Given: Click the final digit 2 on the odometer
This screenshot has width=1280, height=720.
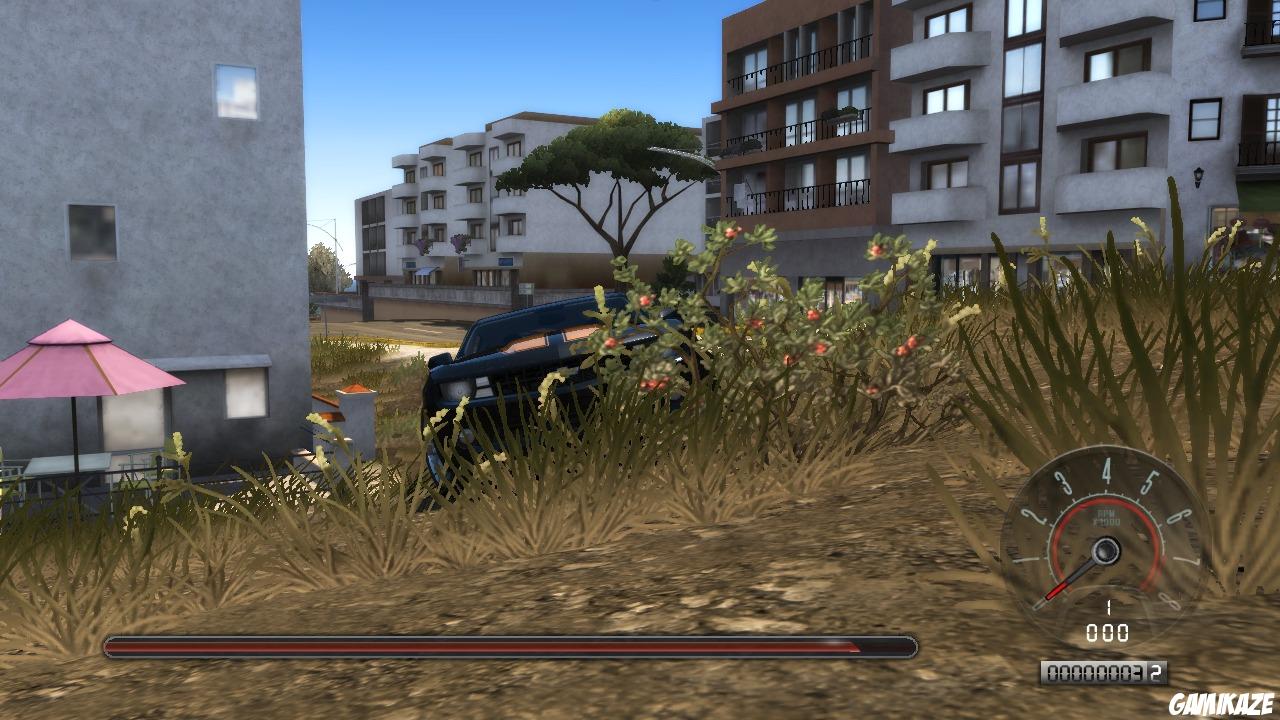Looking at the screenshot, I should [1155, 669].
